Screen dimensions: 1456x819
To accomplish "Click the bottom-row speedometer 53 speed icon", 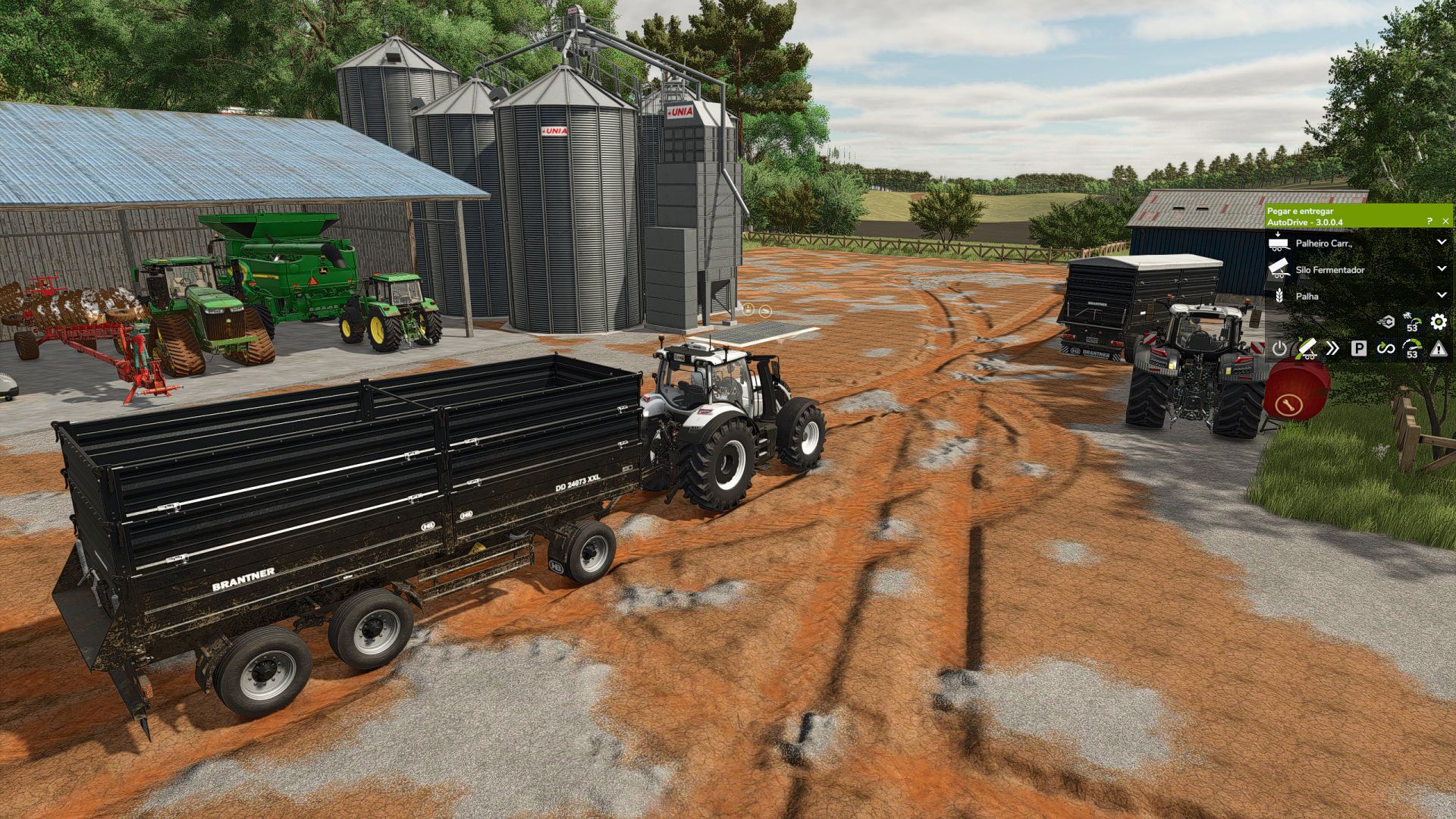I will [1411, 349].
